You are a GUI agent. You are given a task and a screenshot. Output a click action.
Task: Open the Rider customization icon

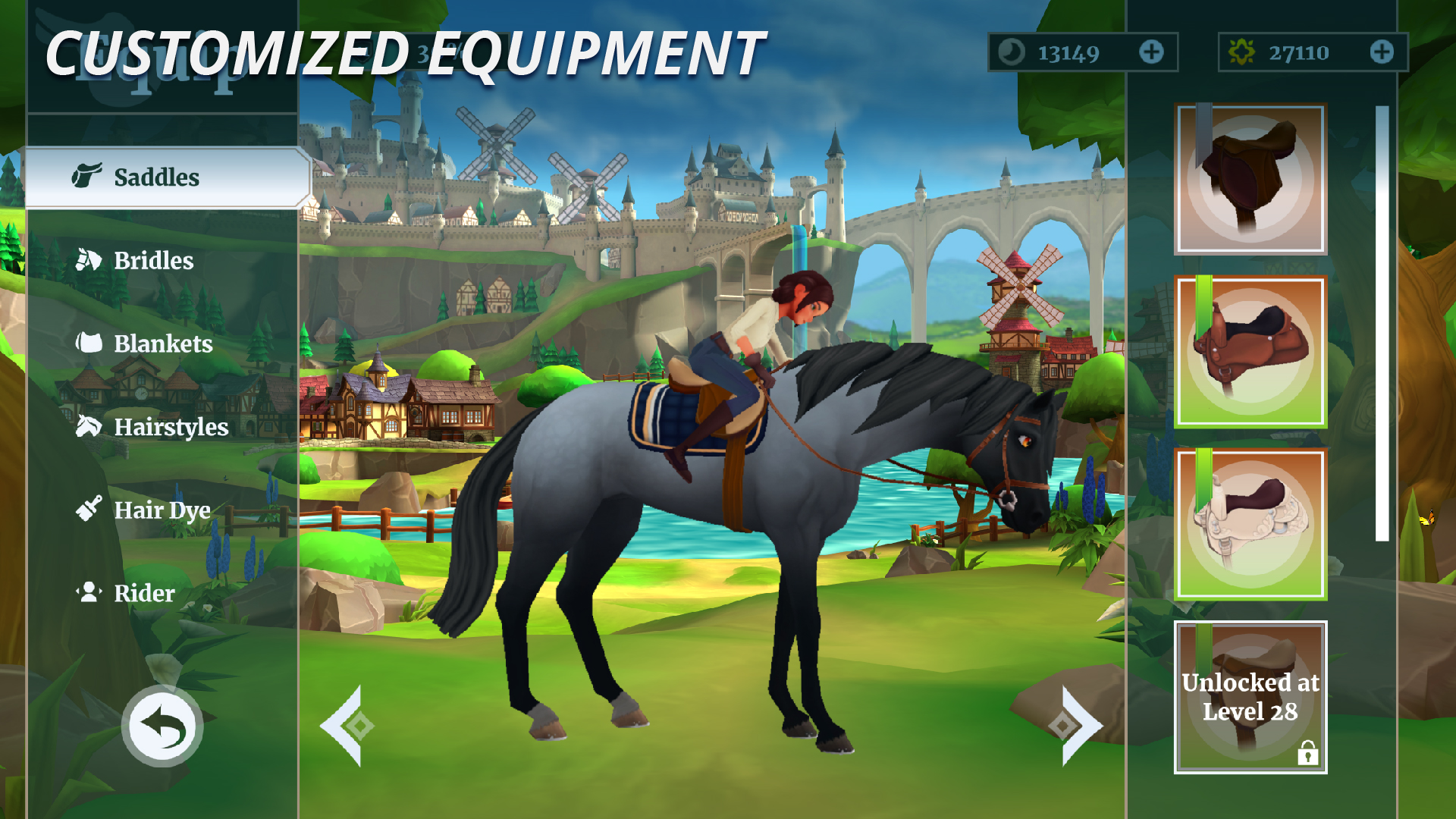pyautogui.click(x=89, y=593)
